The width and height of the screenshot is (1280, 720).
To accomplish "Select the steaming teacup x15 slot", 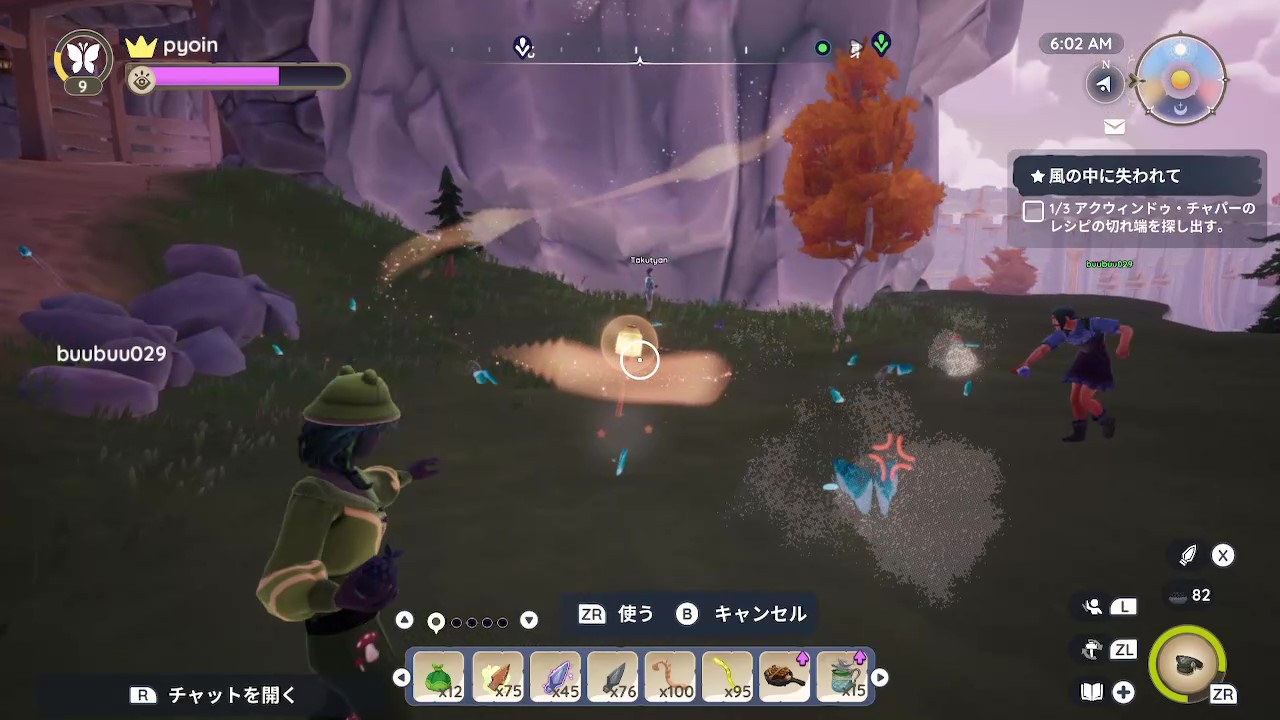I will pyautogui.click(x=843, y=677).
